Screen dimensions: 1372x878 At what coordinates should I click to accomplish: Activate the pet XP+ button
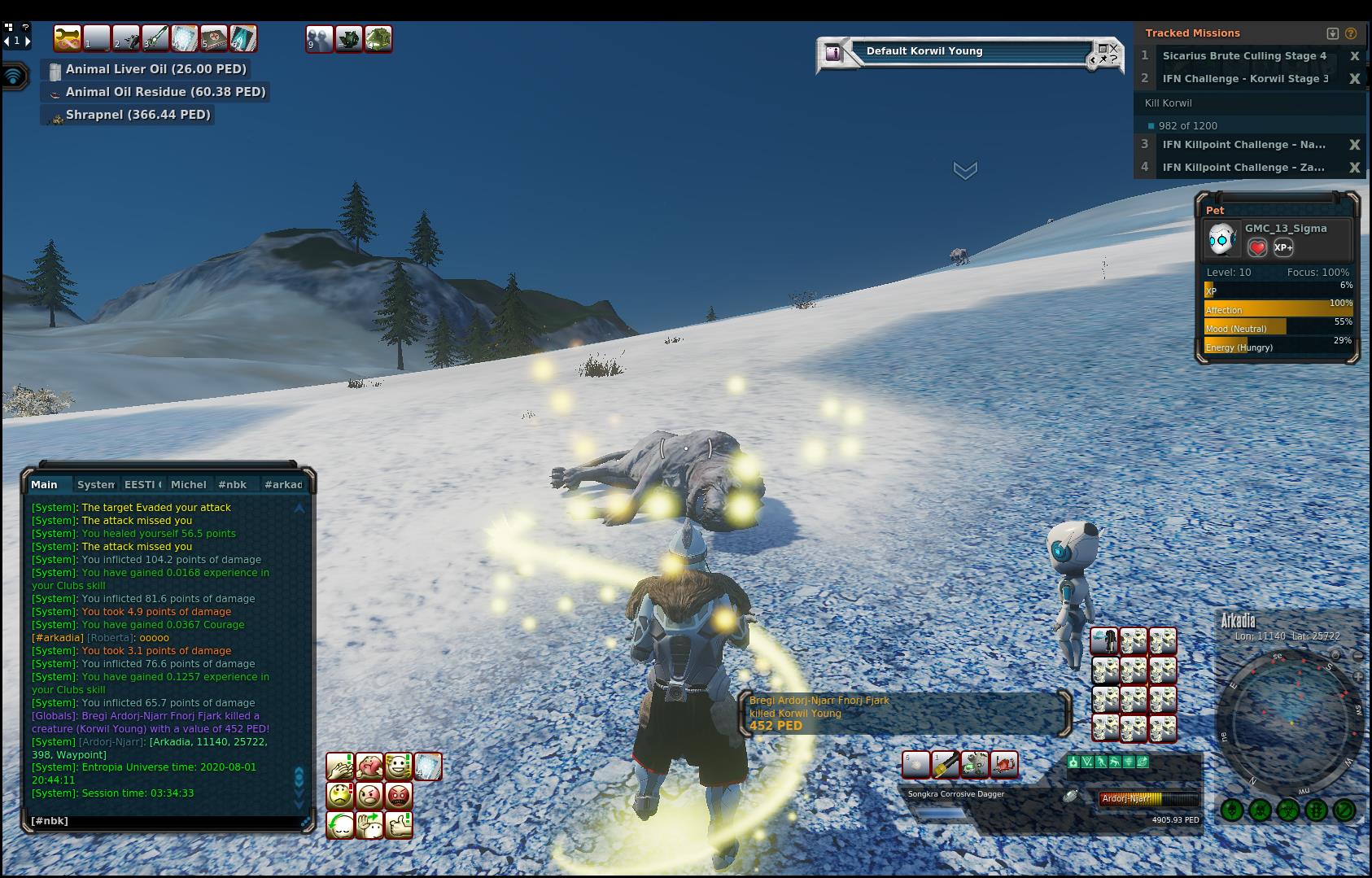[x=1283, y=247]
